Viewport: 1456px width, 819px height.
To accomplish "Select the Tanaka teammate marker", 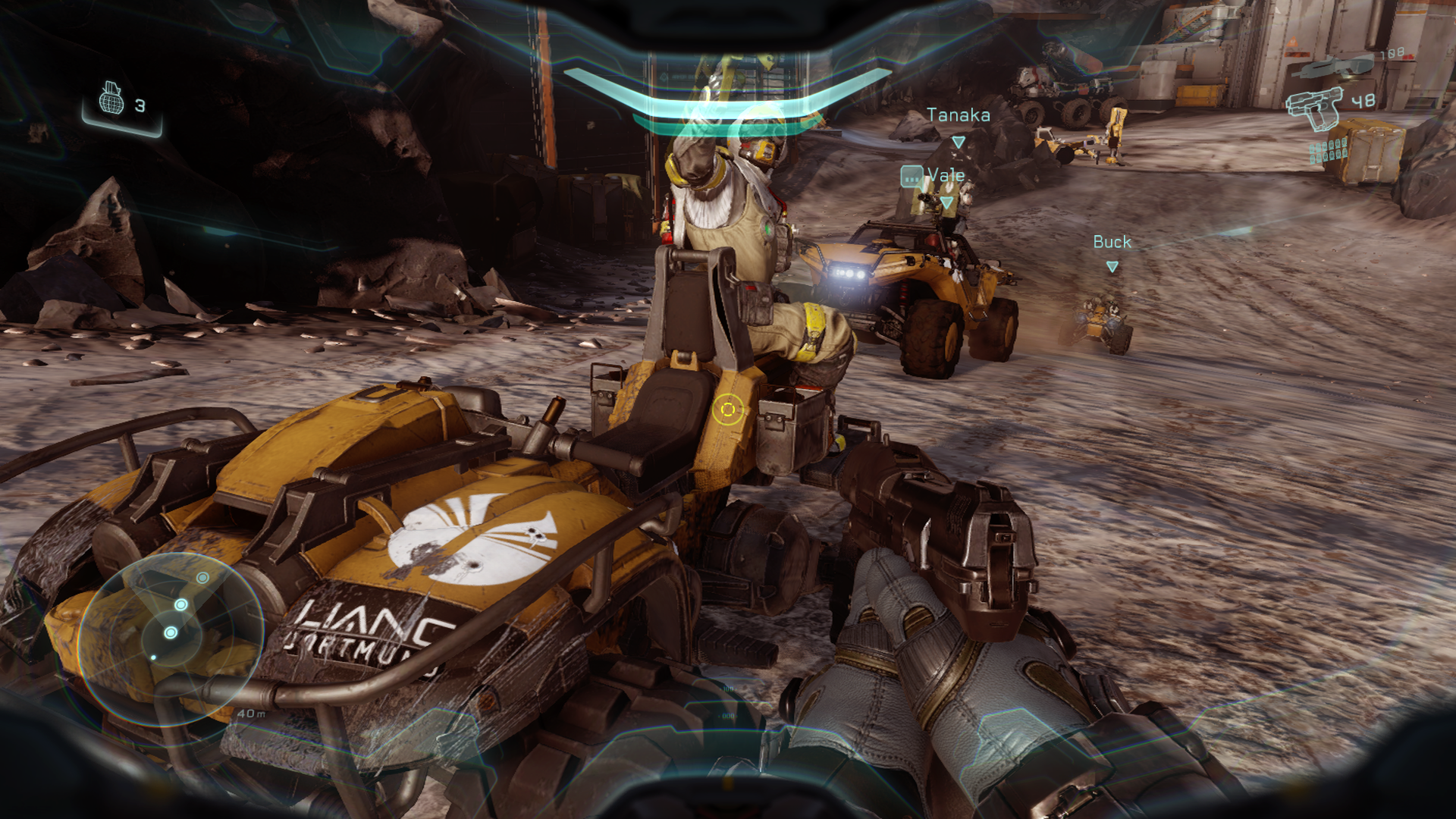I will 958,143.
